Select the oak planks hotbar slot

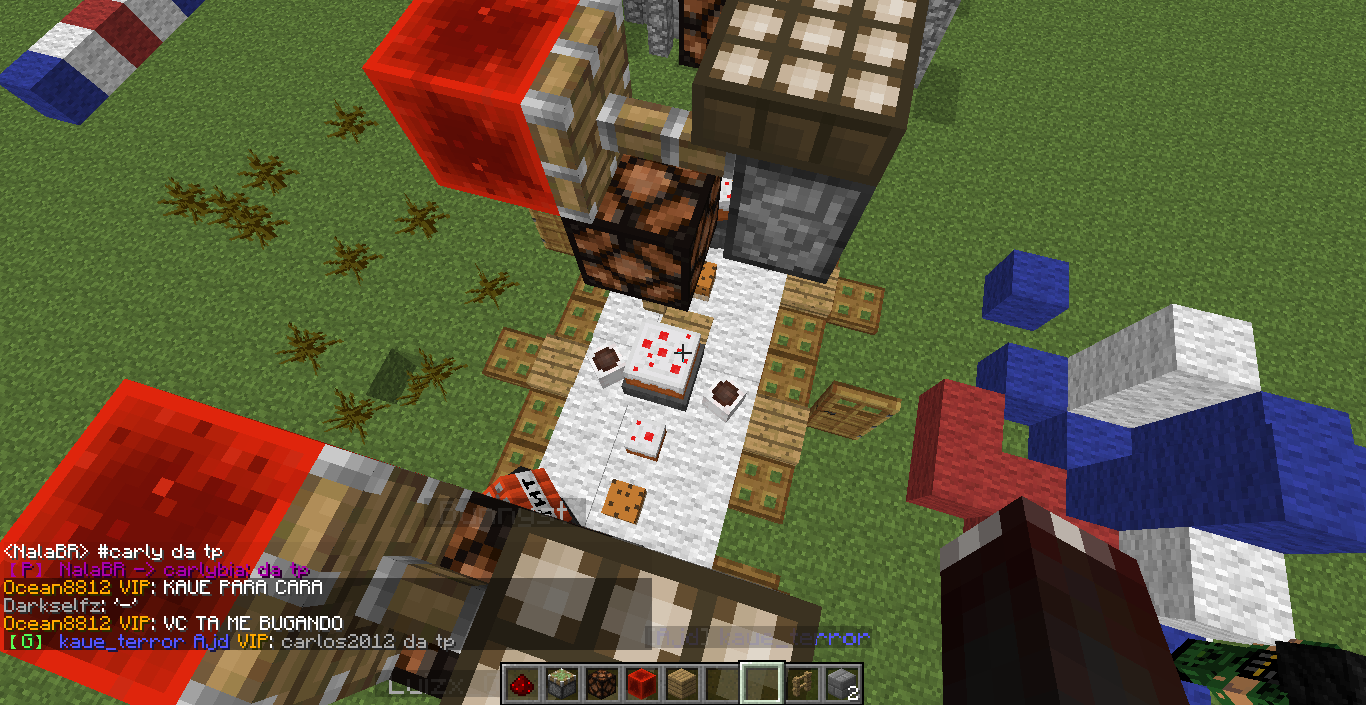(x=681, y=684)
